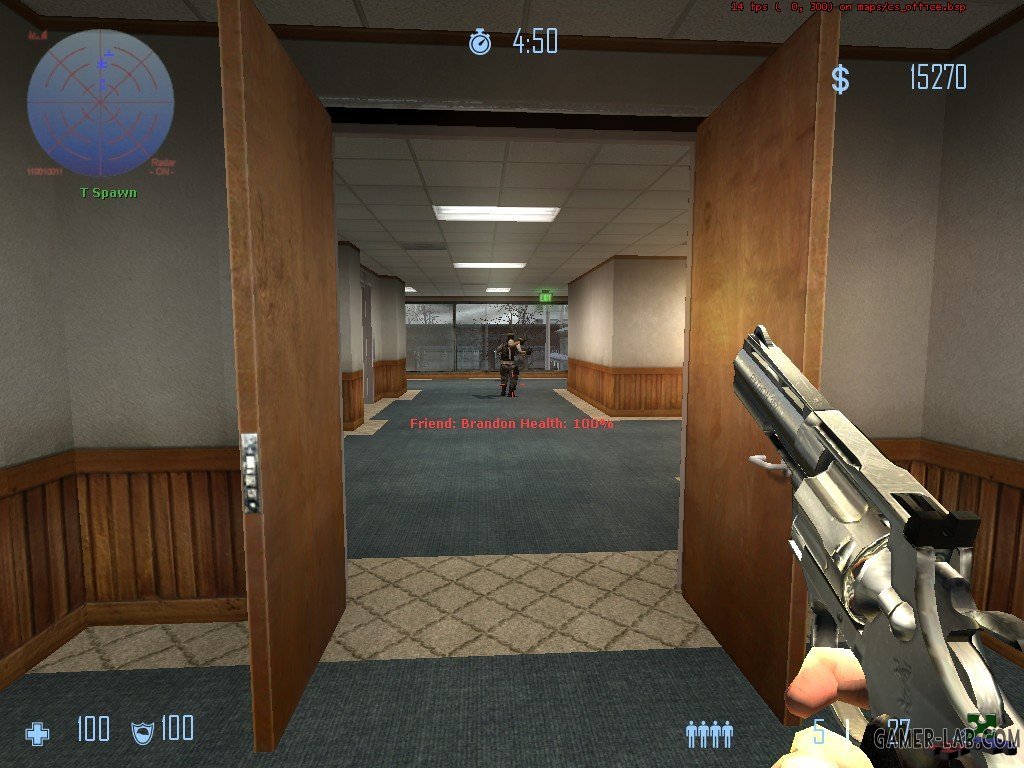Click the dollar sign money icon
The image size is (1024, 768).
click(840, 80)
